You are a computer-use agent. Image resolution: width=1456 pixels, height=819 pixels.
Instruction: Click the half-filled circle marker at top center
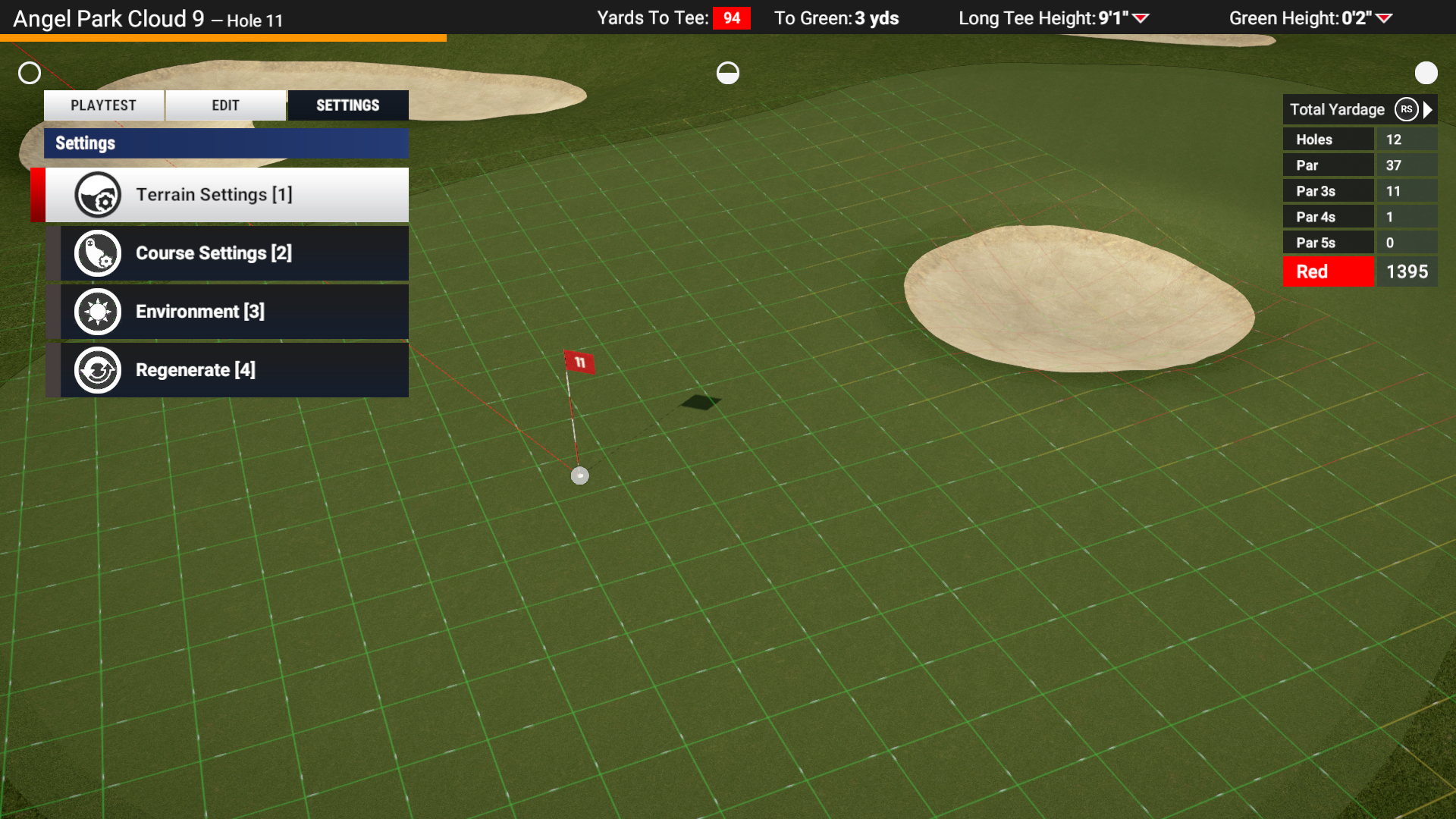click(x=728, y=73)
